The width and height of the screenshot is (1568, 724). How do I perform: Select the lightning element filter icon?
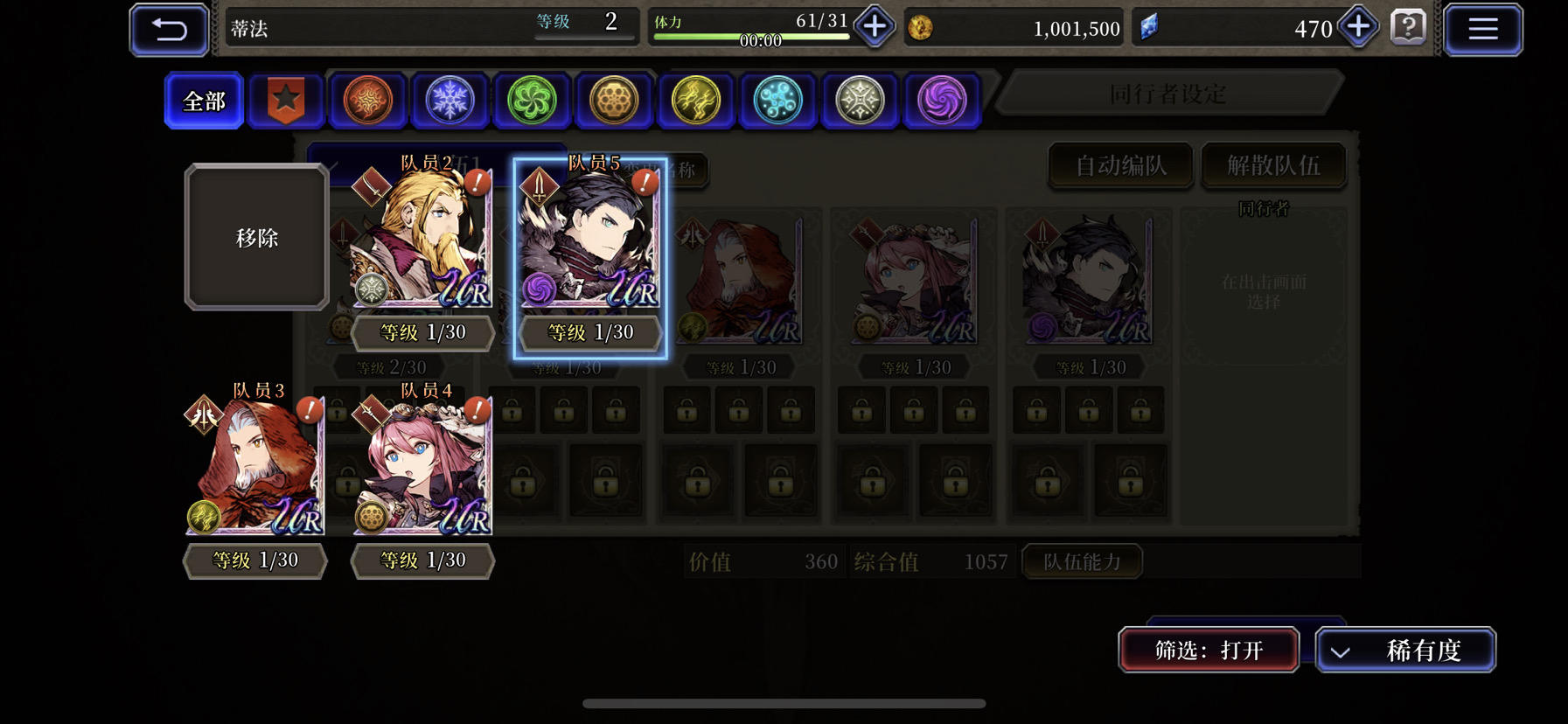coord(695,100)
